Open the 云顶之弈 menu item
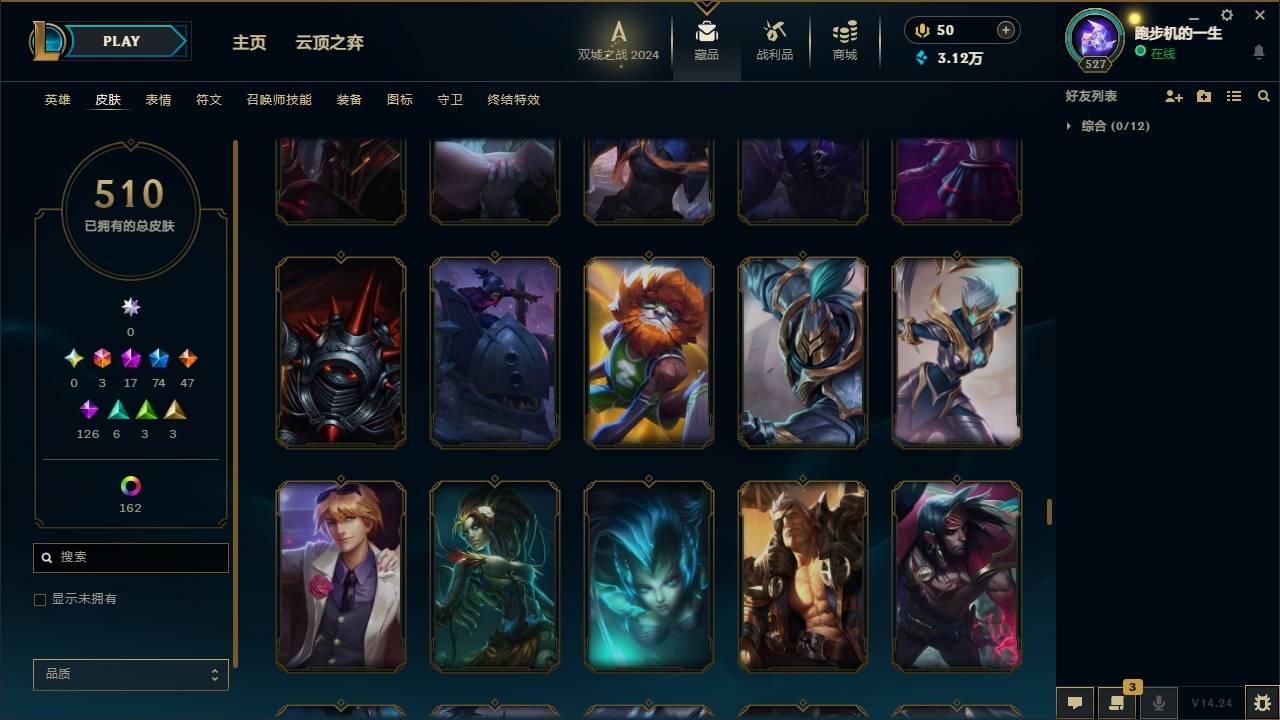 (329, 43)
